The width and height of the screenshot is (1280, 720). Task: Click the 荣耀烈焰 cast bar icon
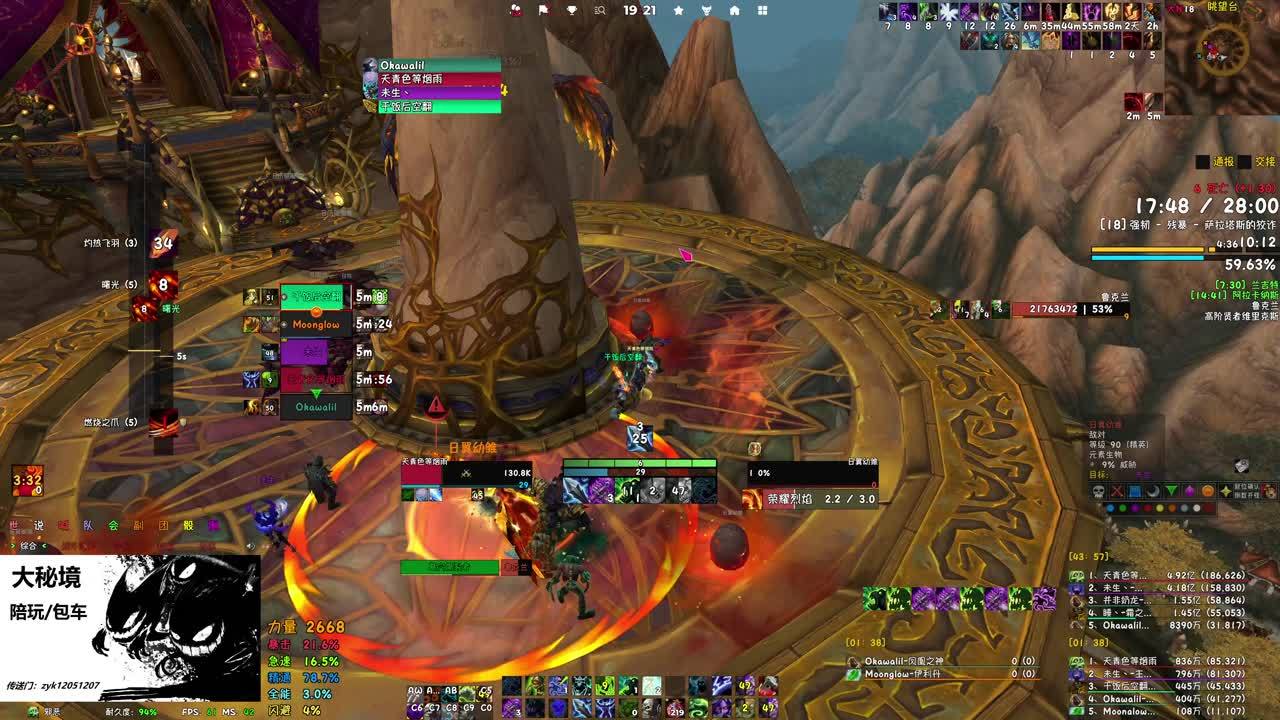pyautogui.click(x=752, y=498)
